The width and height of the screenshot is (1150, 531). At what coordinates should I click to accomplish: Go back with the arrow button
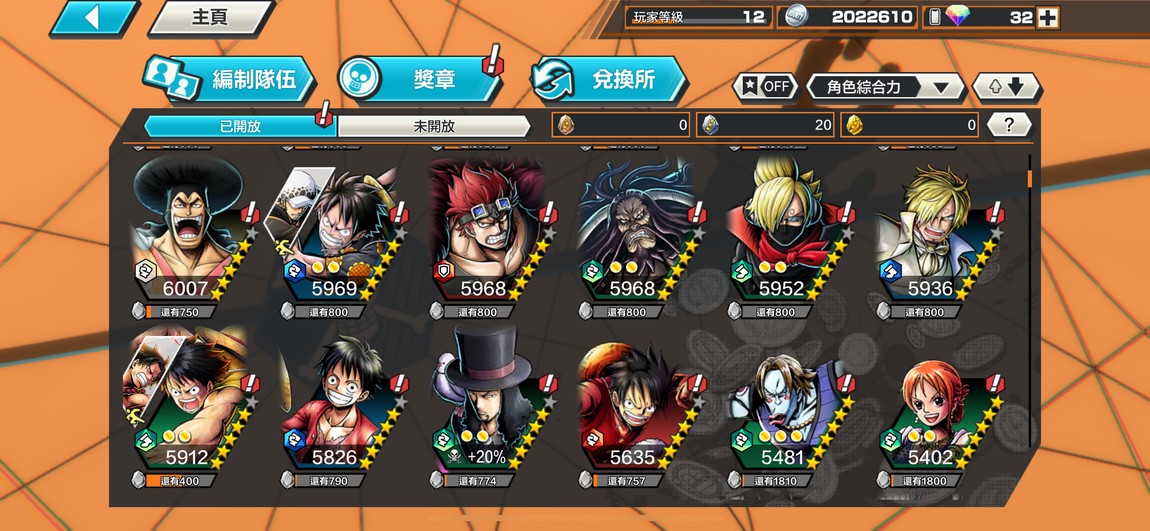tap(93, 18)
